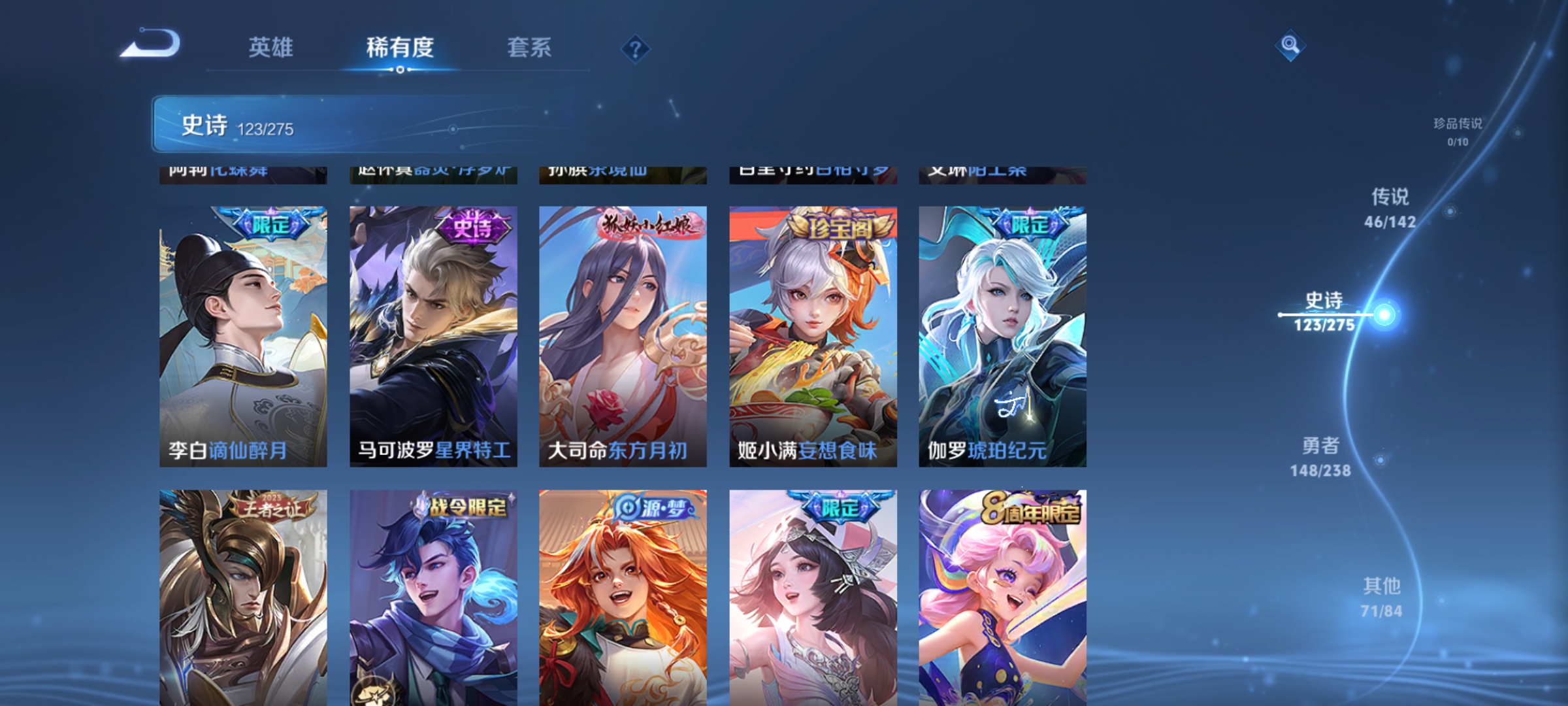This screenshot has width=1568, height=706.
Task: Expand the 其他 rarity category
Action: coord(1380,595)
